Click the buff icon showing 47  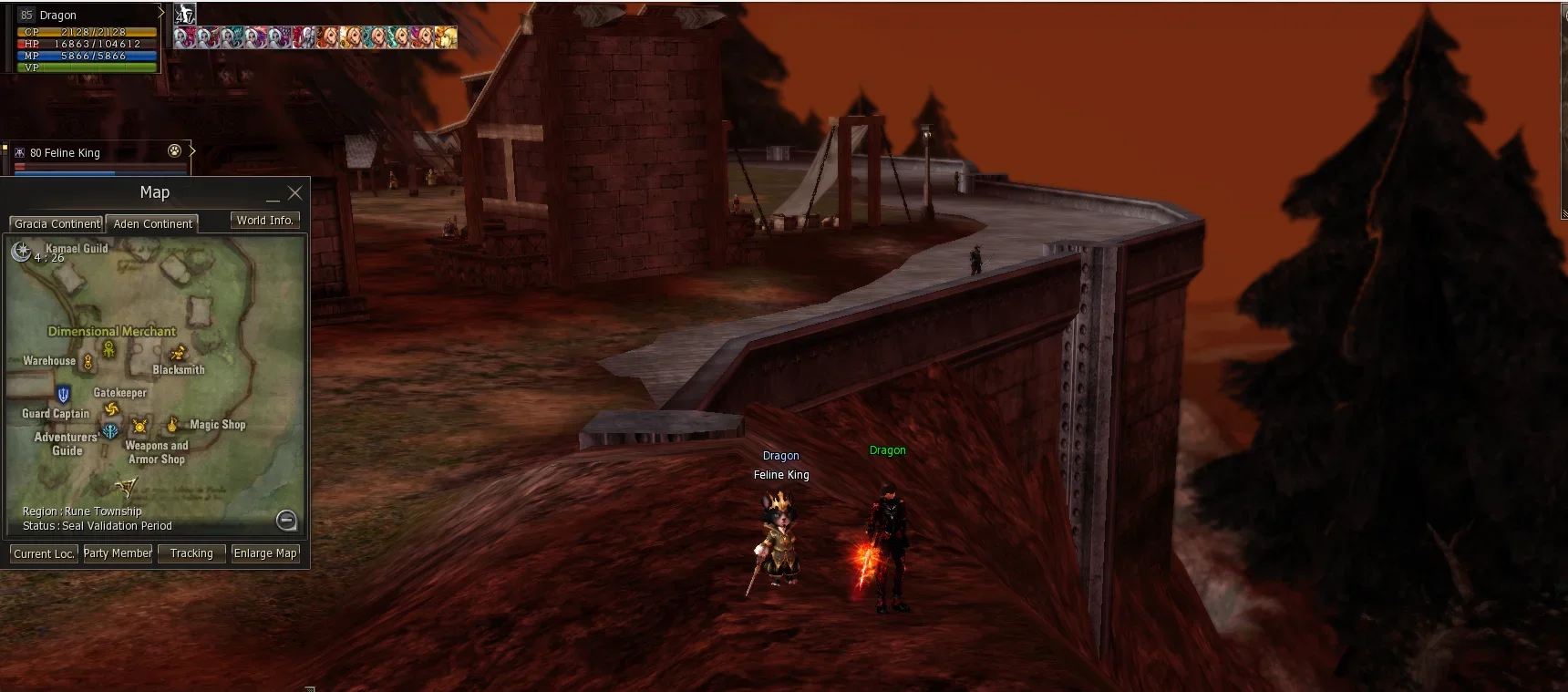[x=185, y=14]
